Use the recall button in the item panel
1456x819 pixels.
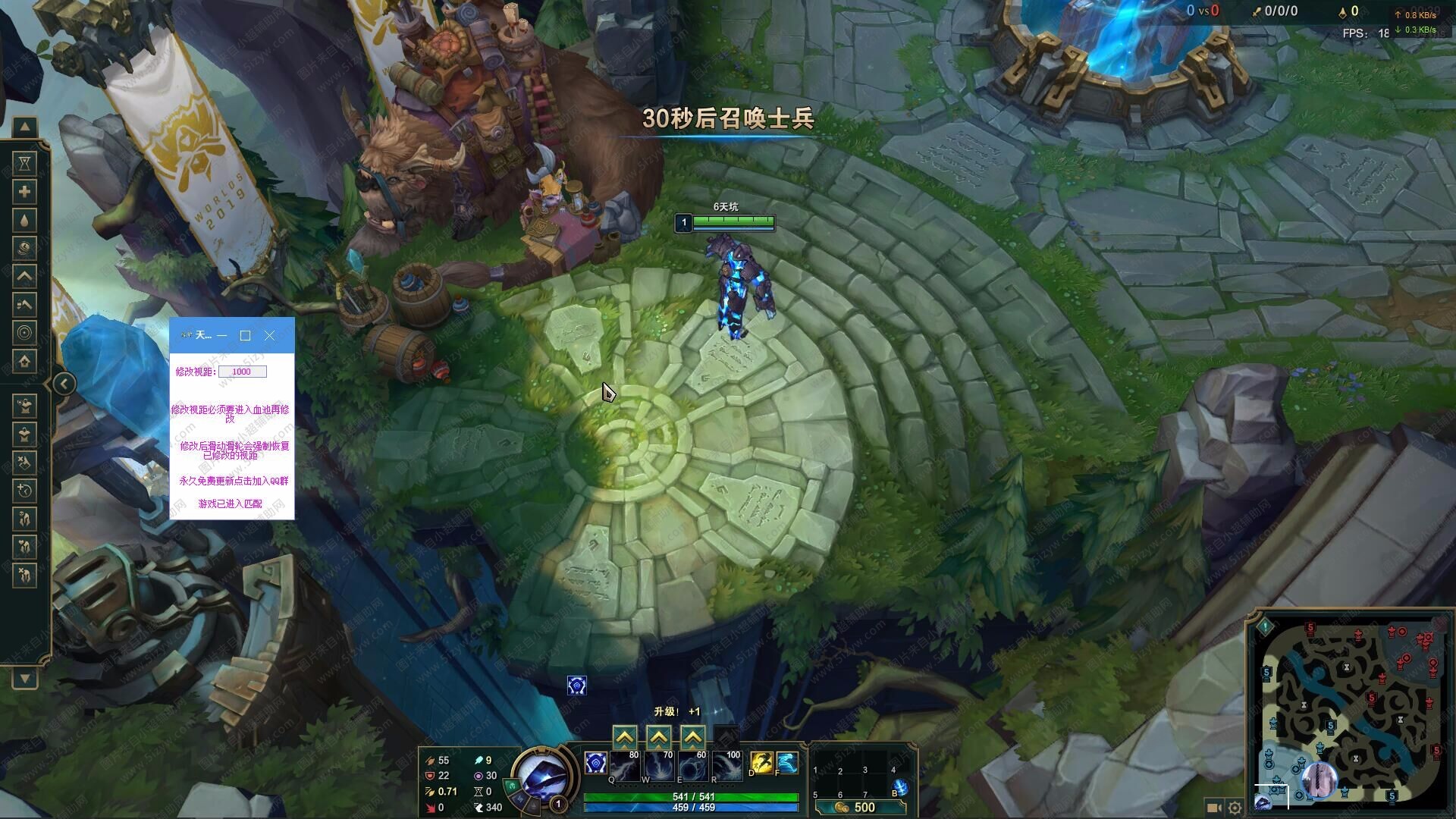pos(900,788)
